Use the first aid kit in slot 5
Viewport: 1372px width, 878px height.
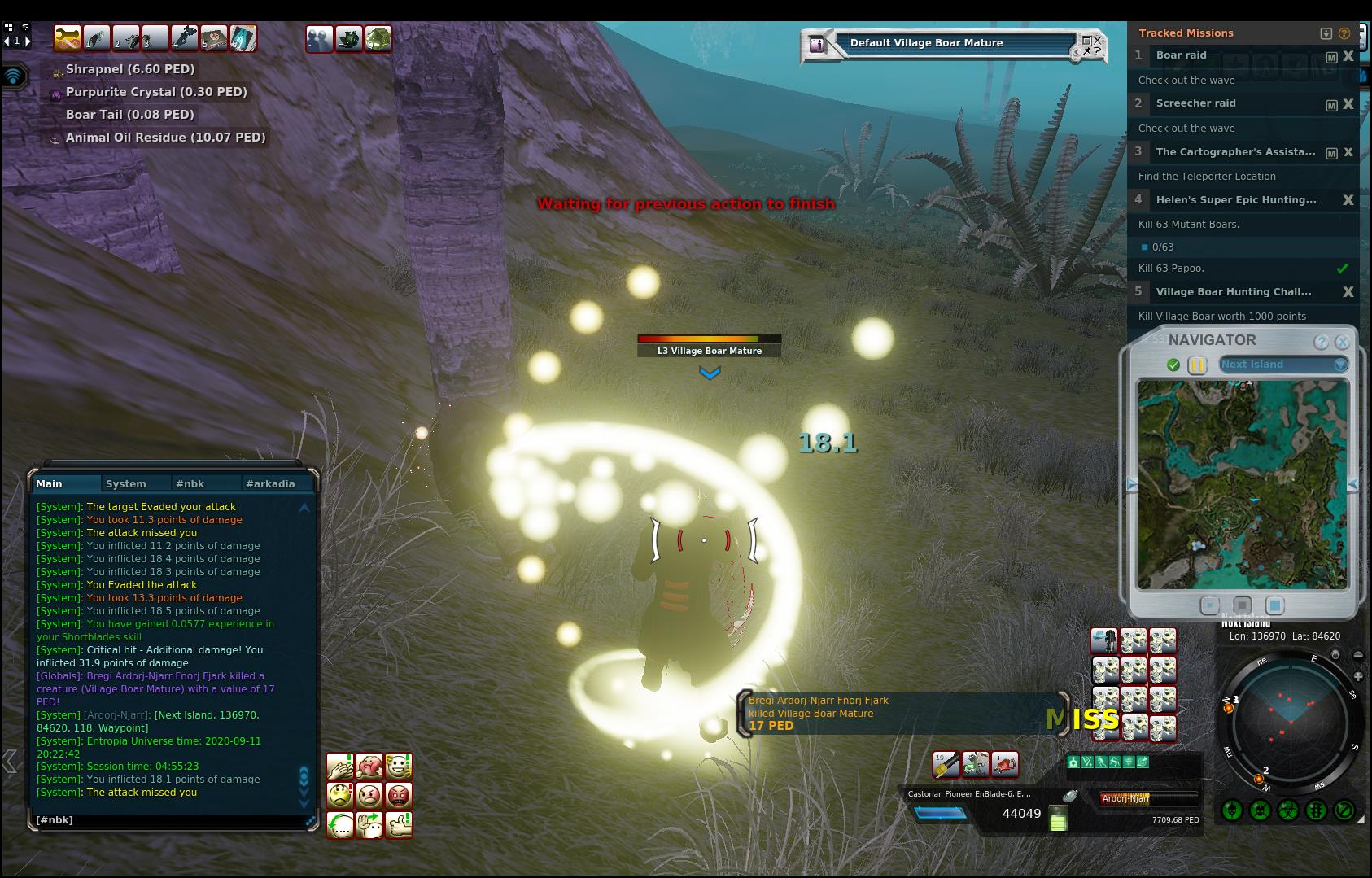coord(214,38)
